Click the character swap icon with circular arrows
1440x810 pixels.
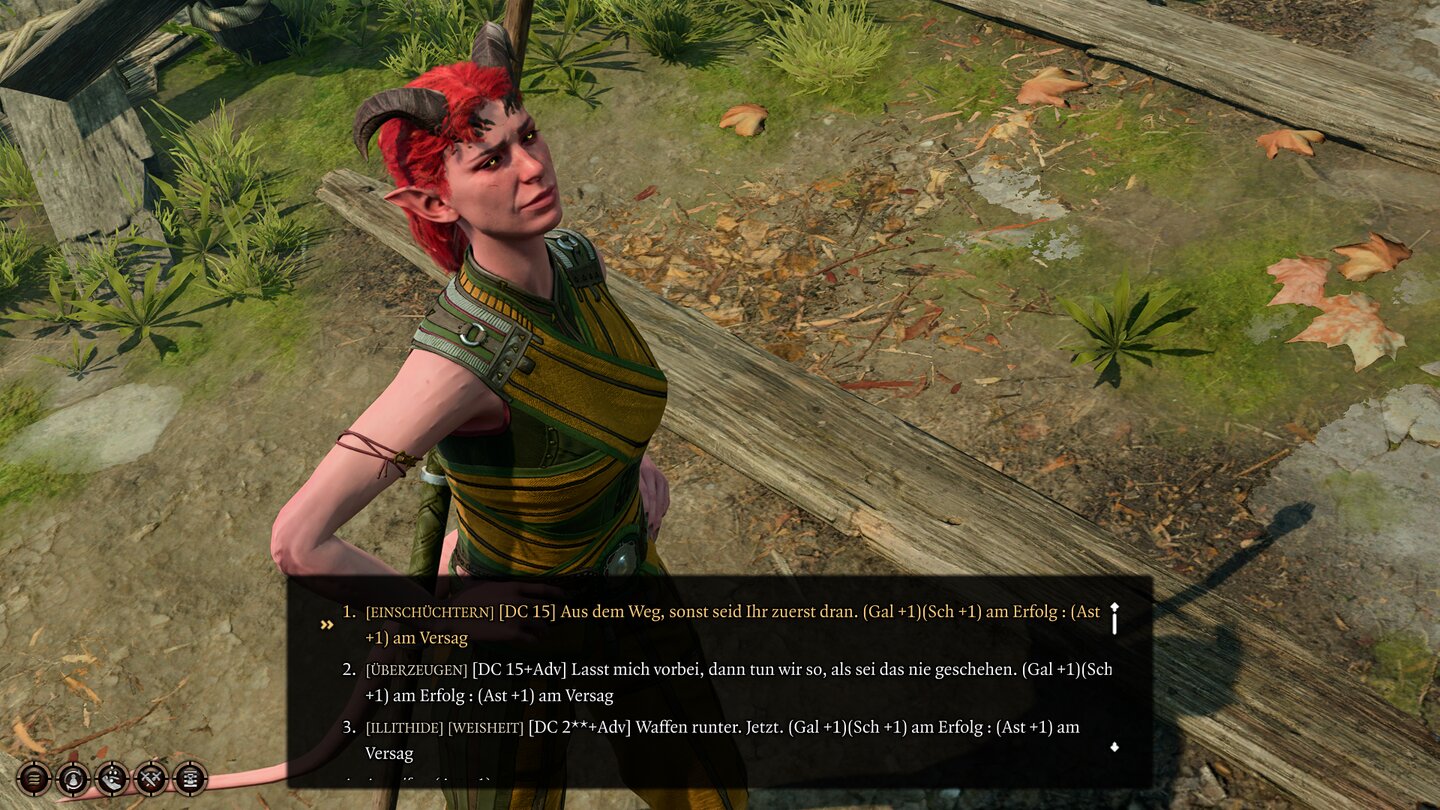(72, 777)
